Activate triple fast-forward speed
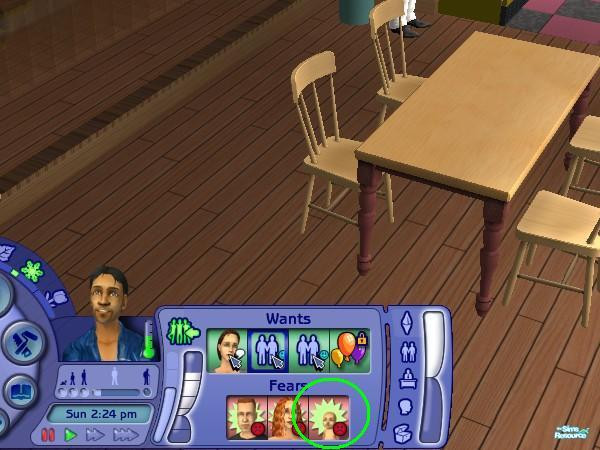This screenshot has width=600, height=450. pyautogui.click(x=125, y=435)
